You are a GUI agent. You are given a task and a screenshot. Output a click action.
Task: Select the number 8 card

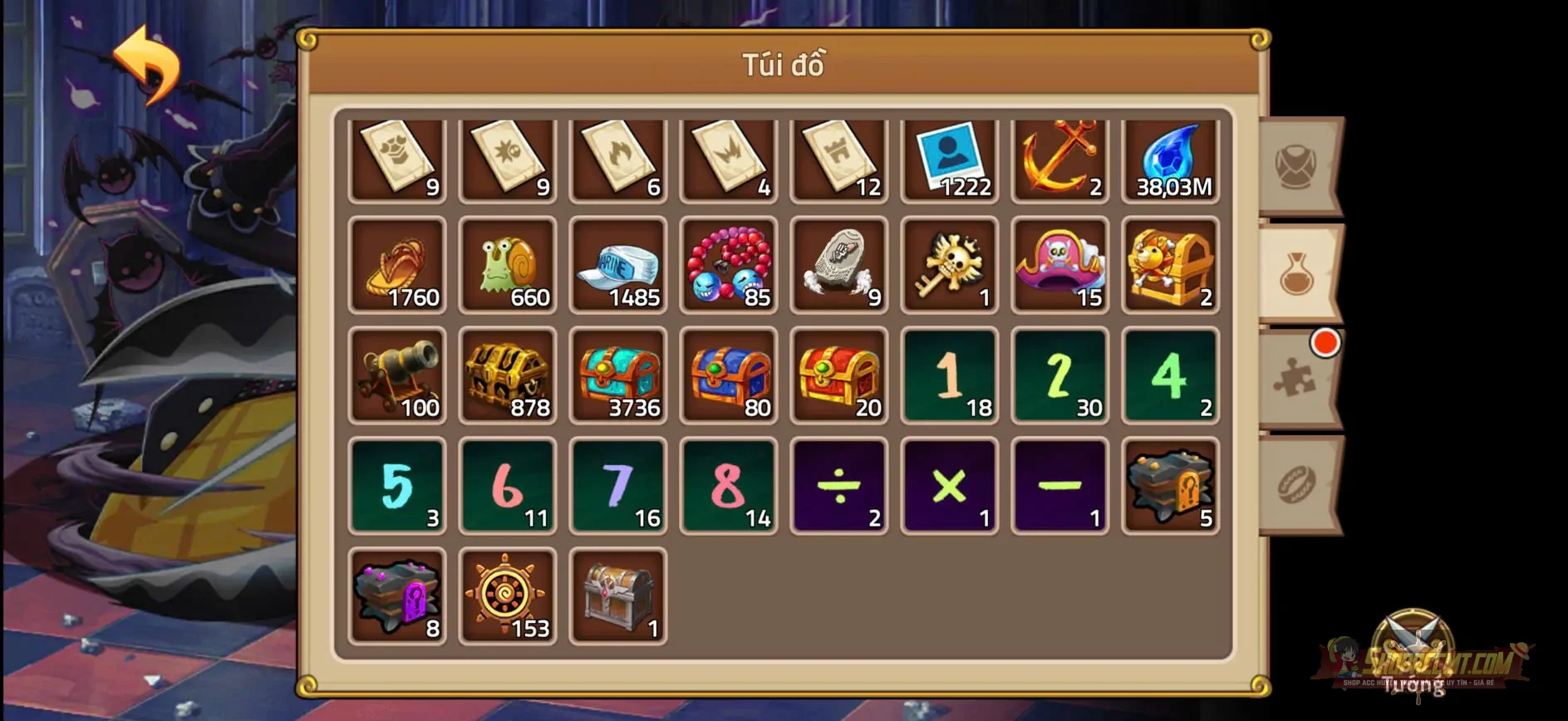point(729,486)
